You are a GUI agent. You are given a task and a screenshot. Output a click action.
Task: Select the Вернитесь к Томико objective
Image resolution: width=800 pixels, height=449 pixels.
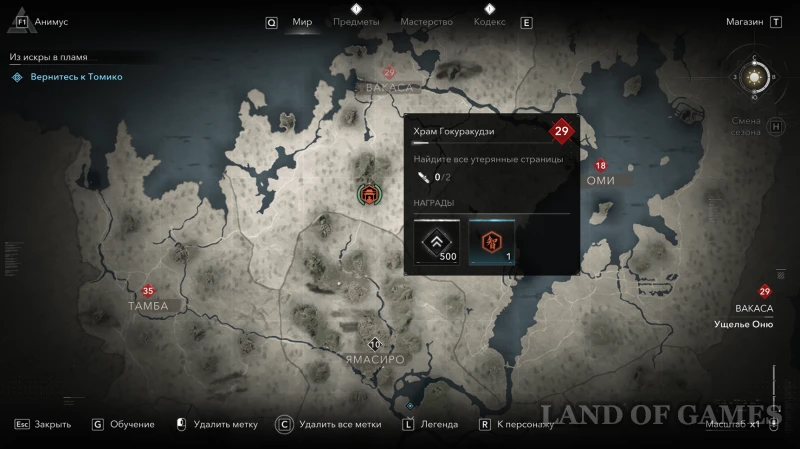76,77
